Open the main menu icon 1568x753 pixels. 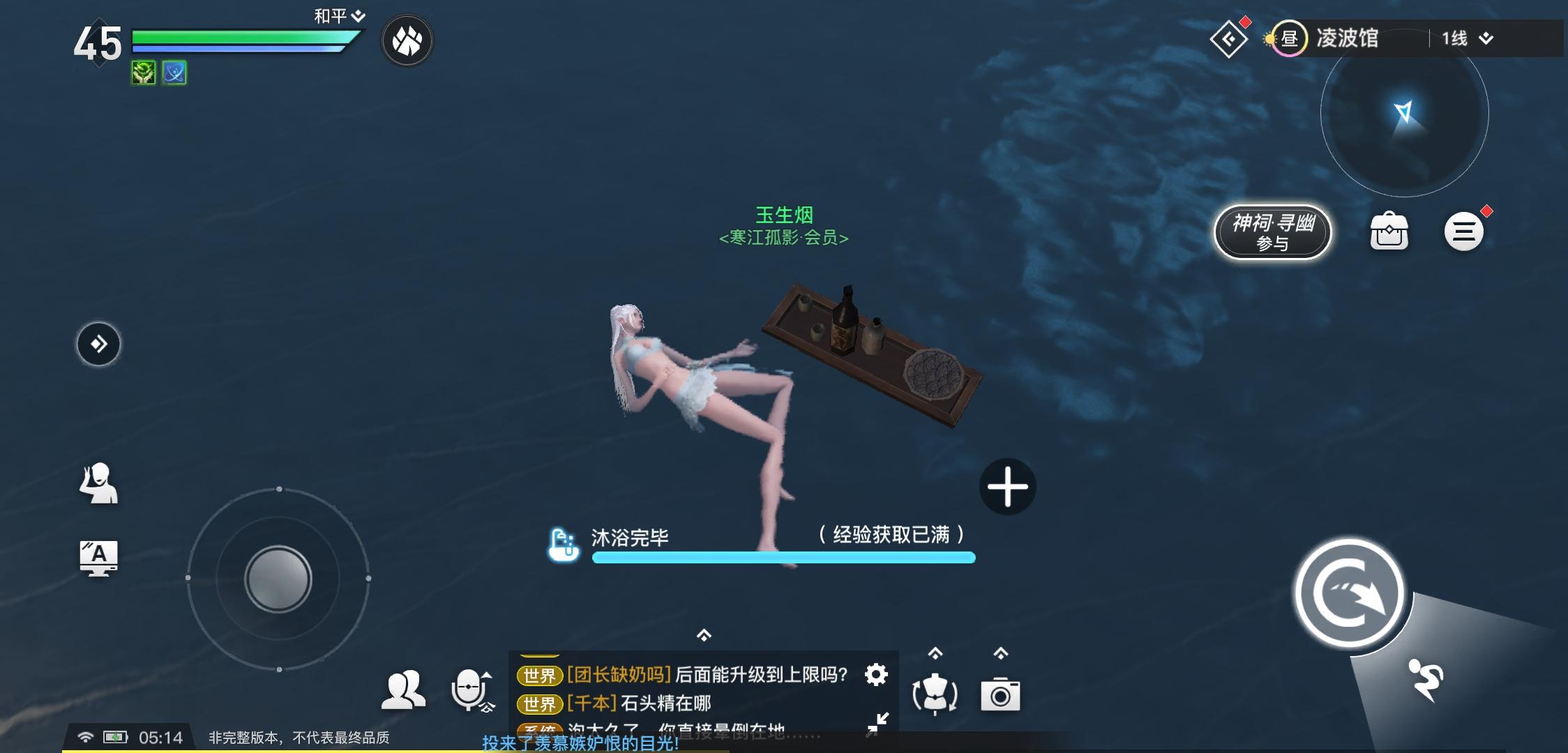point(1465,231)
